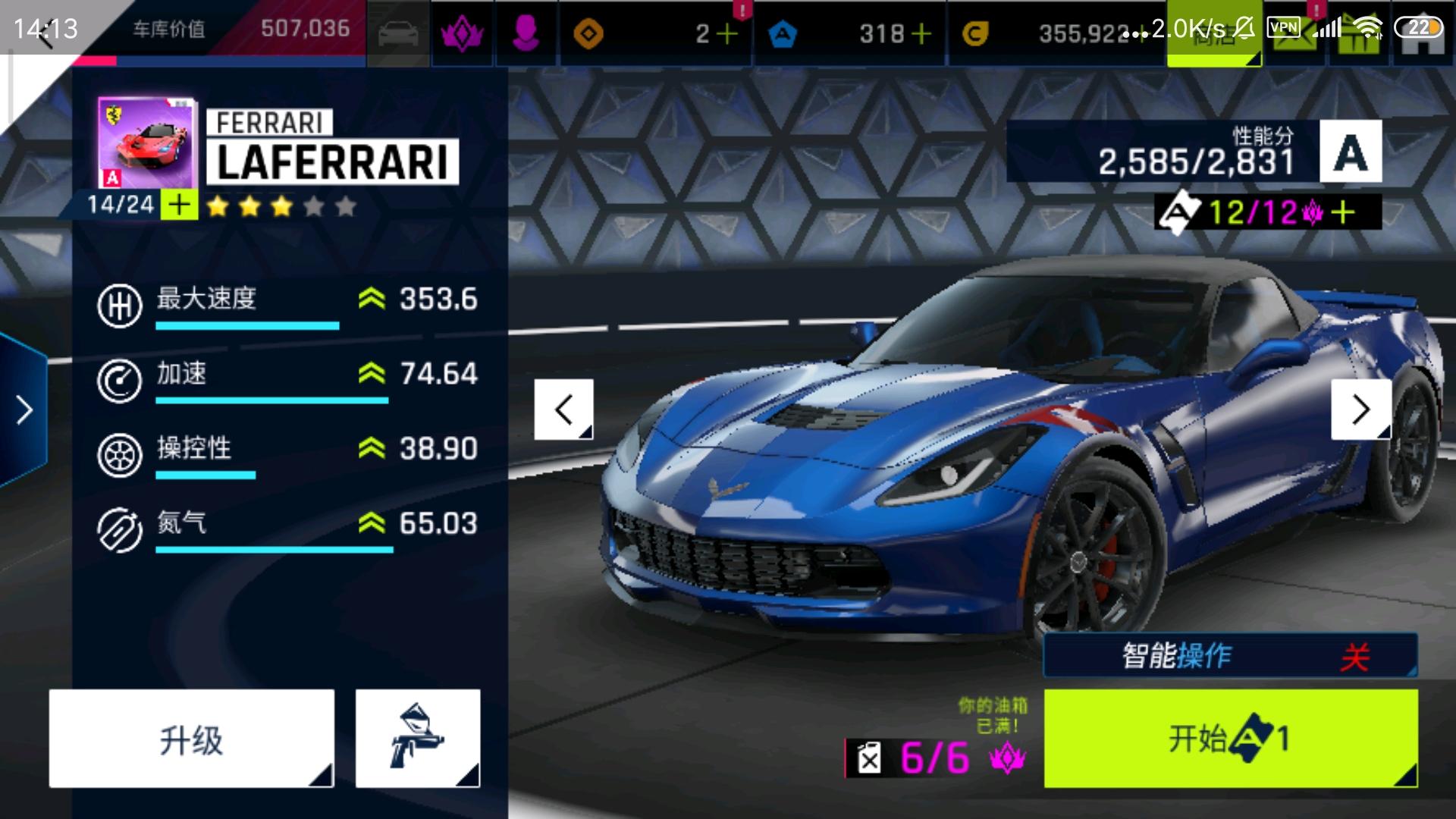
Task: Open the 6/6 fuel tank indicator
Action: coord(934,757)
